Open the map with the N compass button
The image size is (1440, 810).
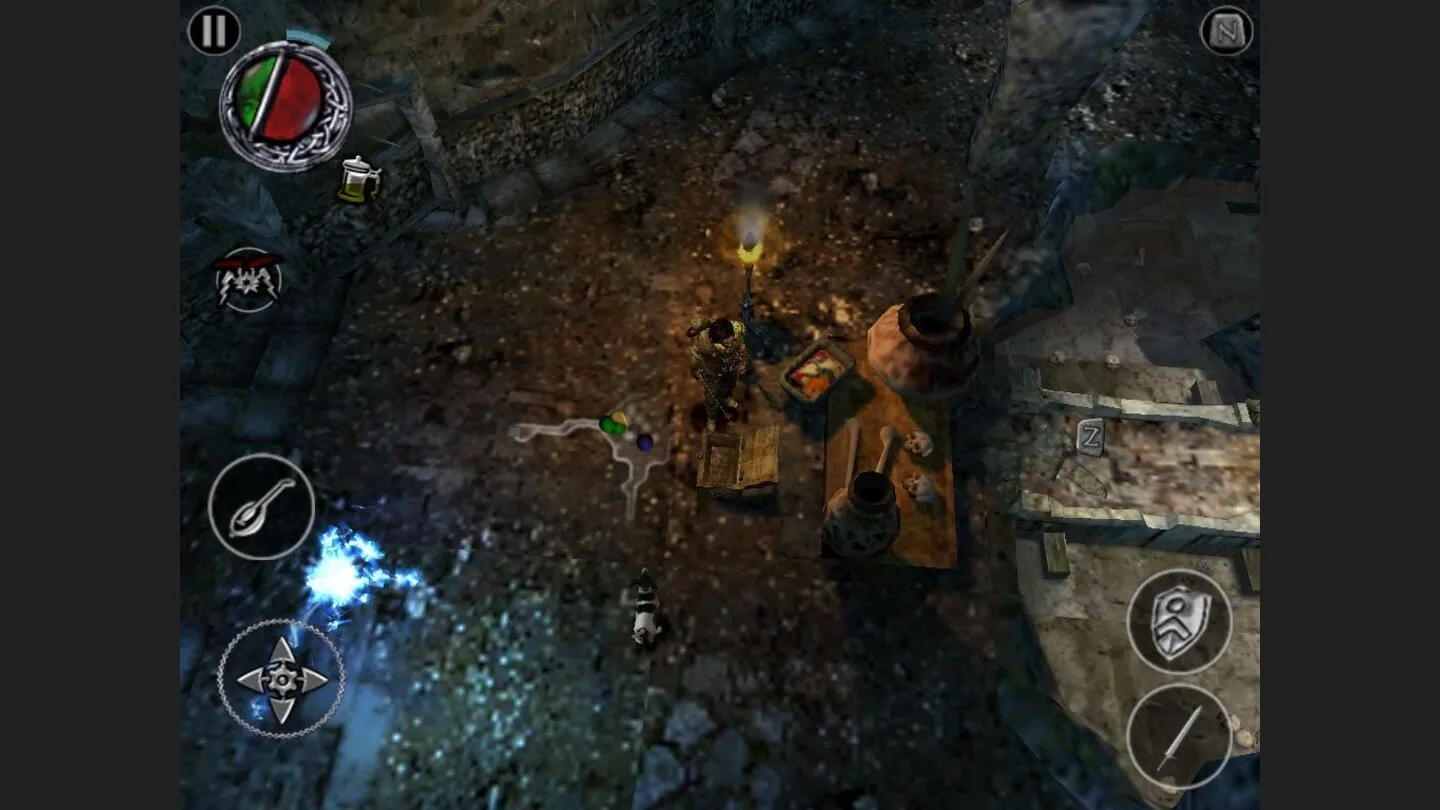(x=1227, y=32)
